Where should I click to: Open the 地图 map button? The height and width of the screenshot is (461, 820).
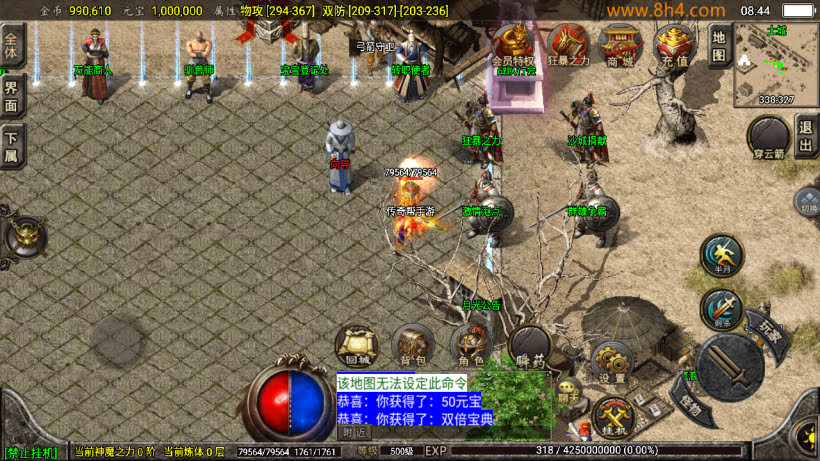pos(719,46)
